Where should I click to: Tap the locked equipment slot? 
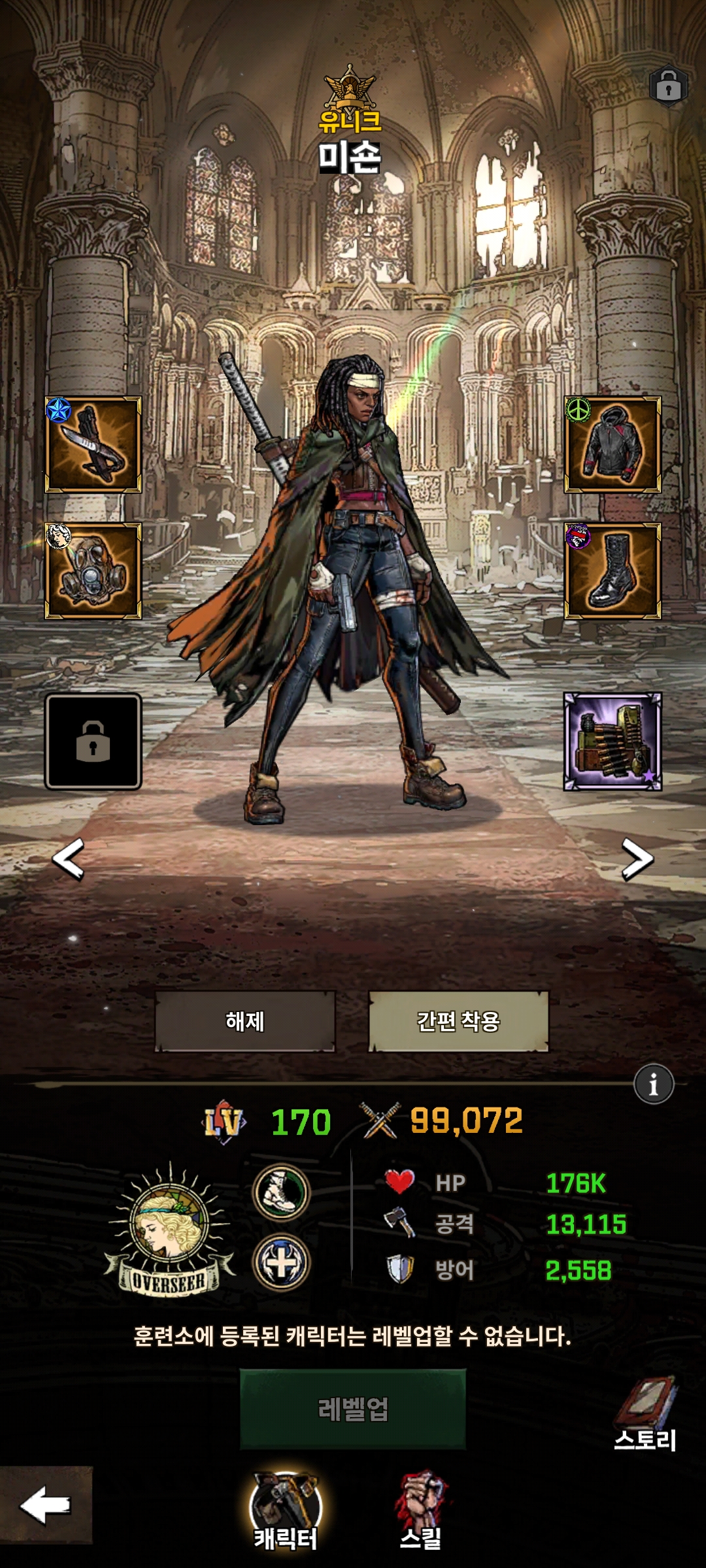[93, 742]
